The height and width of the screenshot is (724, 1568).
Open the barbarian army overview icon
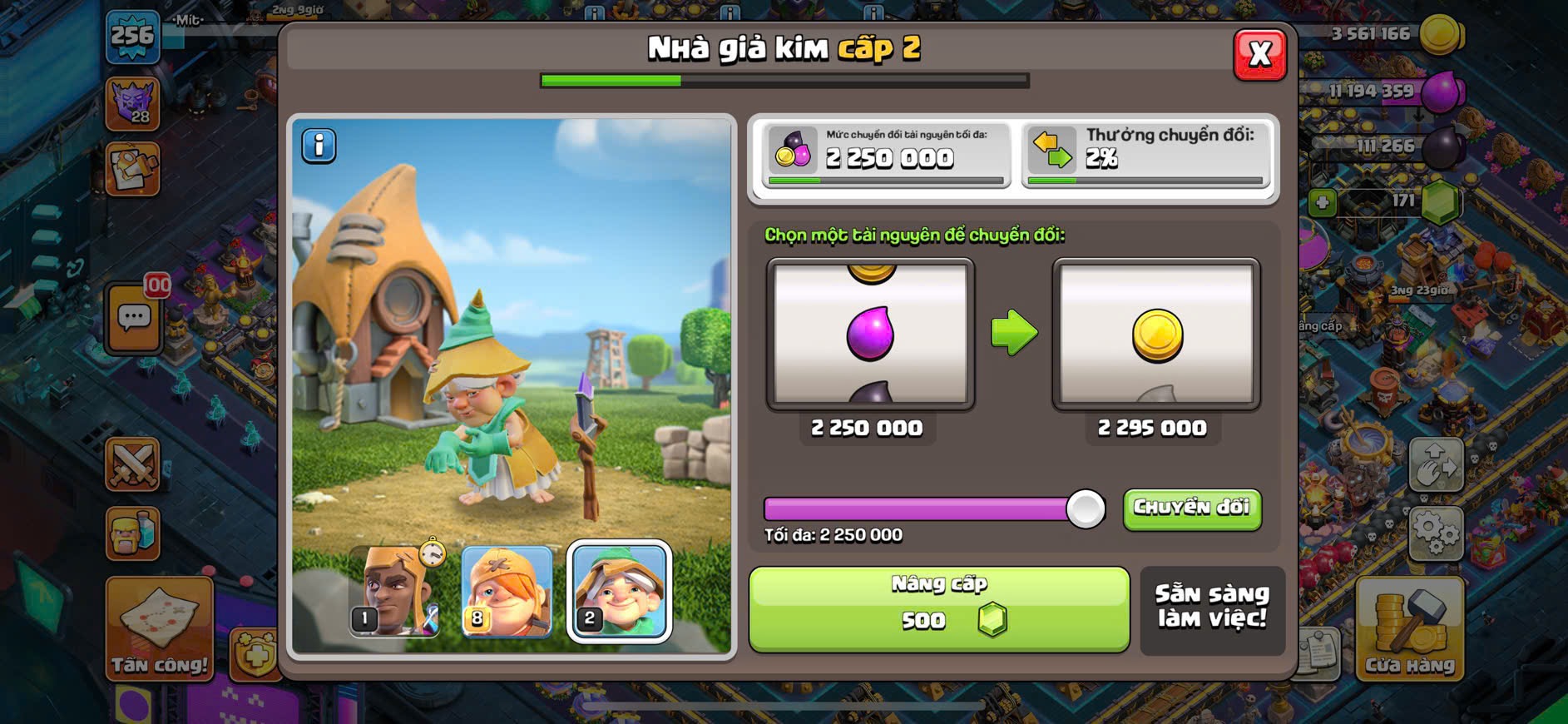tap(133, 533)
